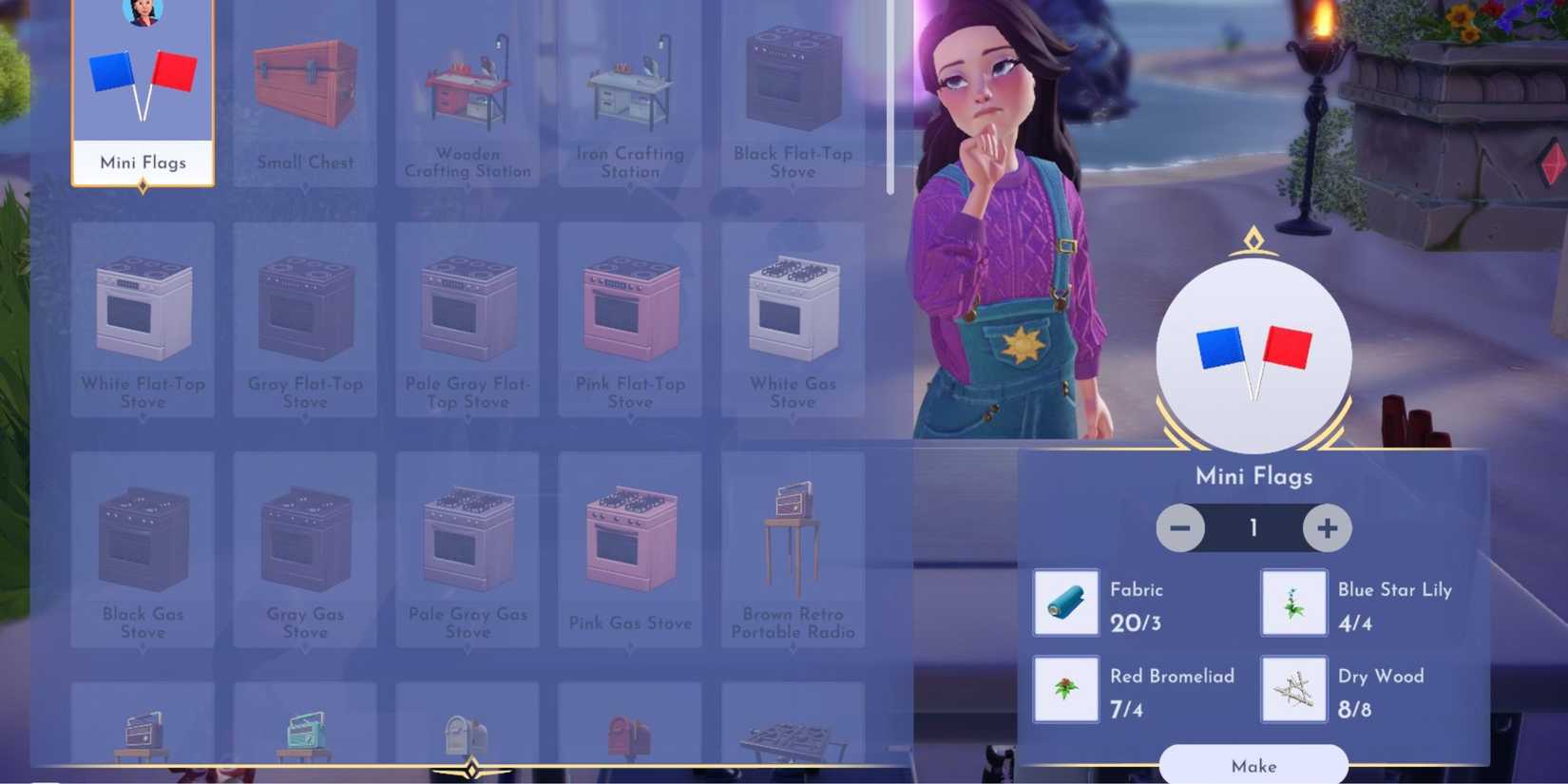
Task: Increase the craft quantity with plus
Action: (1326, 528)
